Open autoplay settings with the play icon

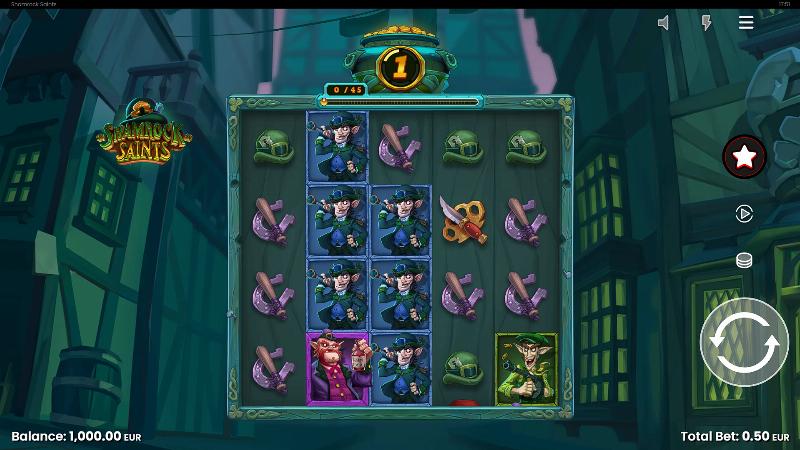click(x=744, y=213)
